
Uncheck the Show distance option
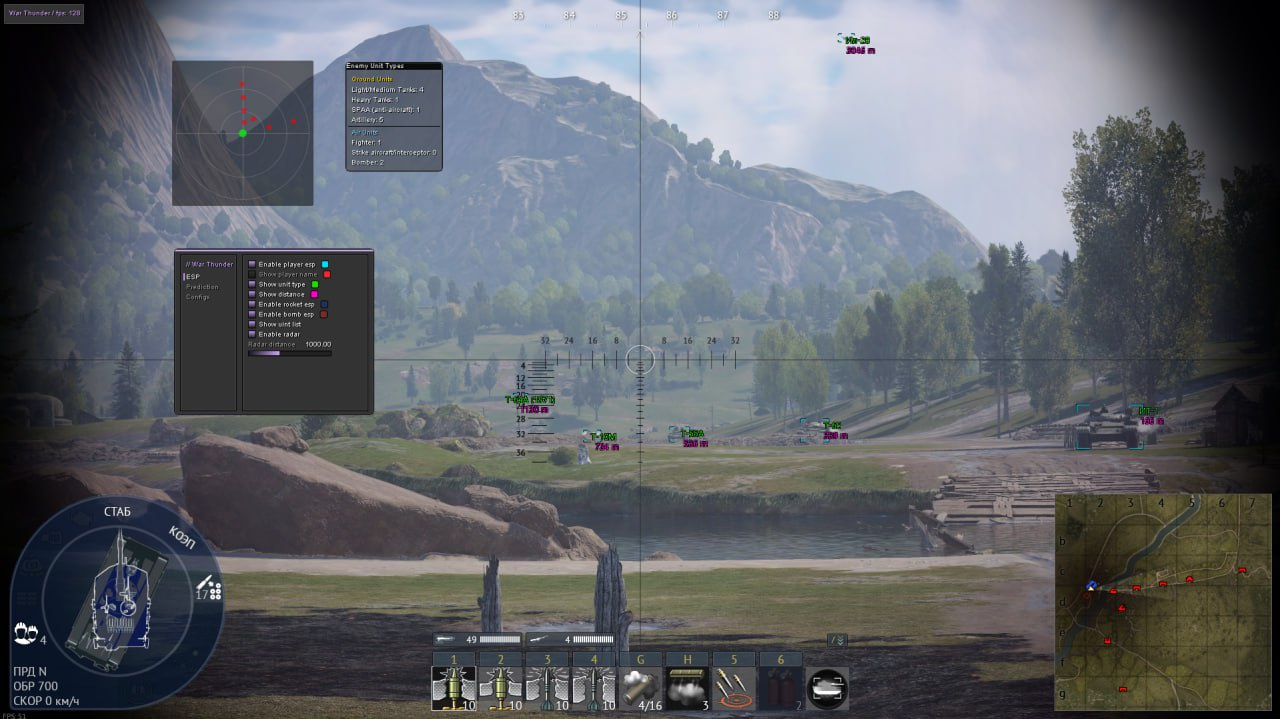coord(252,294)
